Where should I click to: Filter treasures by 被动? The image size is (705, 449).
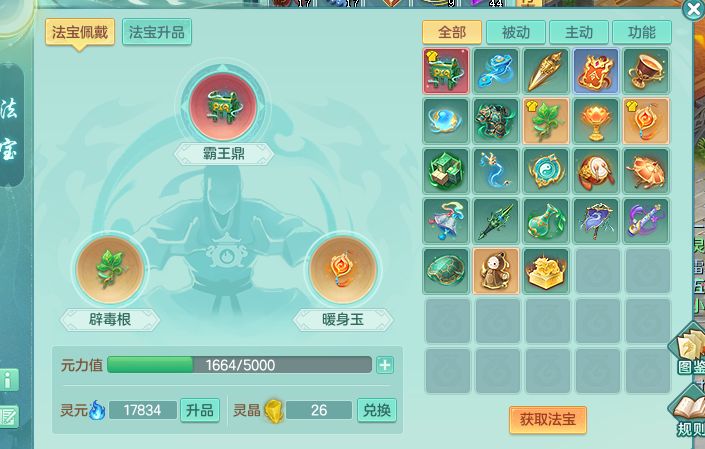(x=515, y=32)
